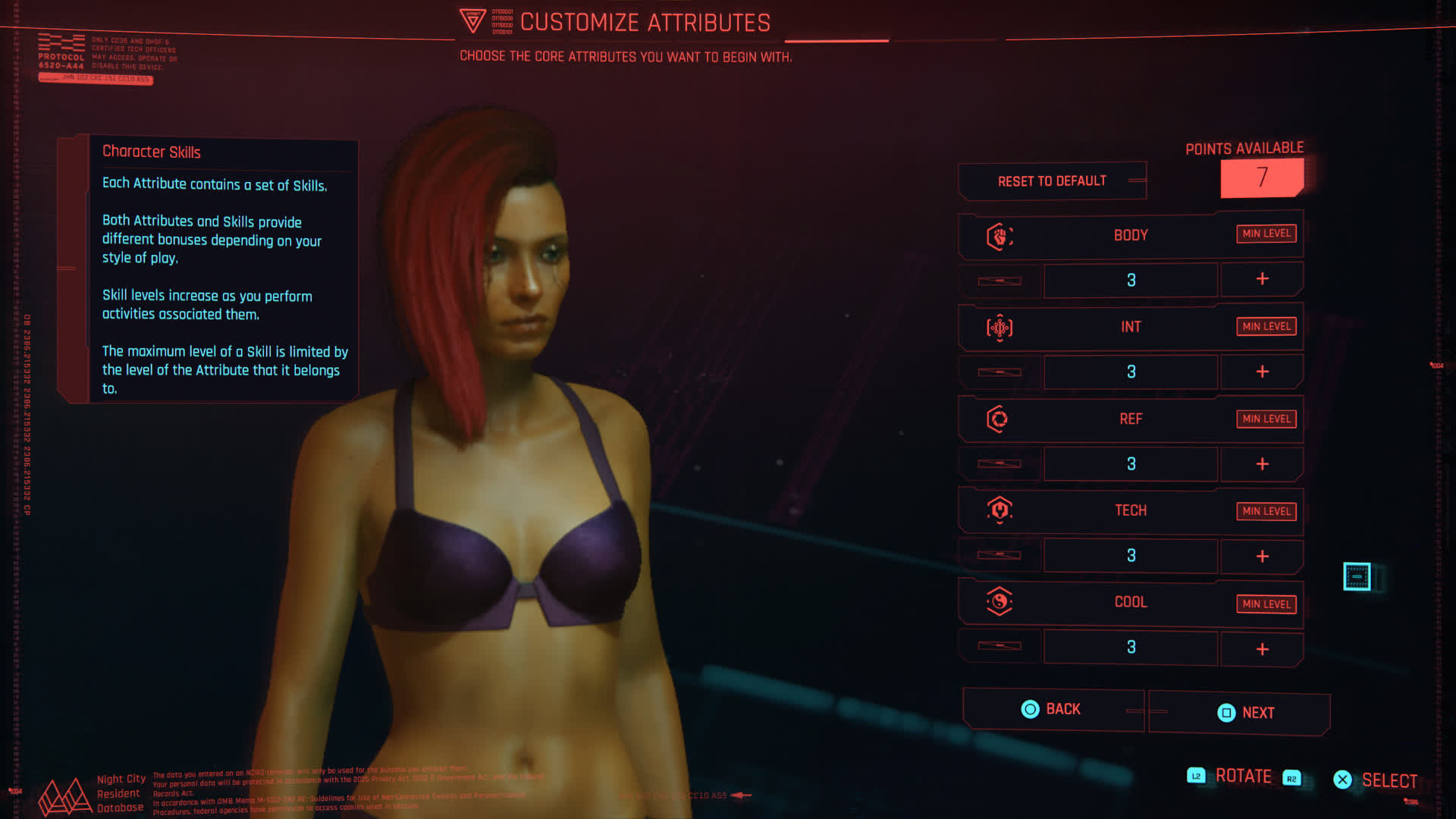The height and width of the screenshot is (819, 1456).
Task: Increase the TECH attribute
Action: [x=1262, y=557]
